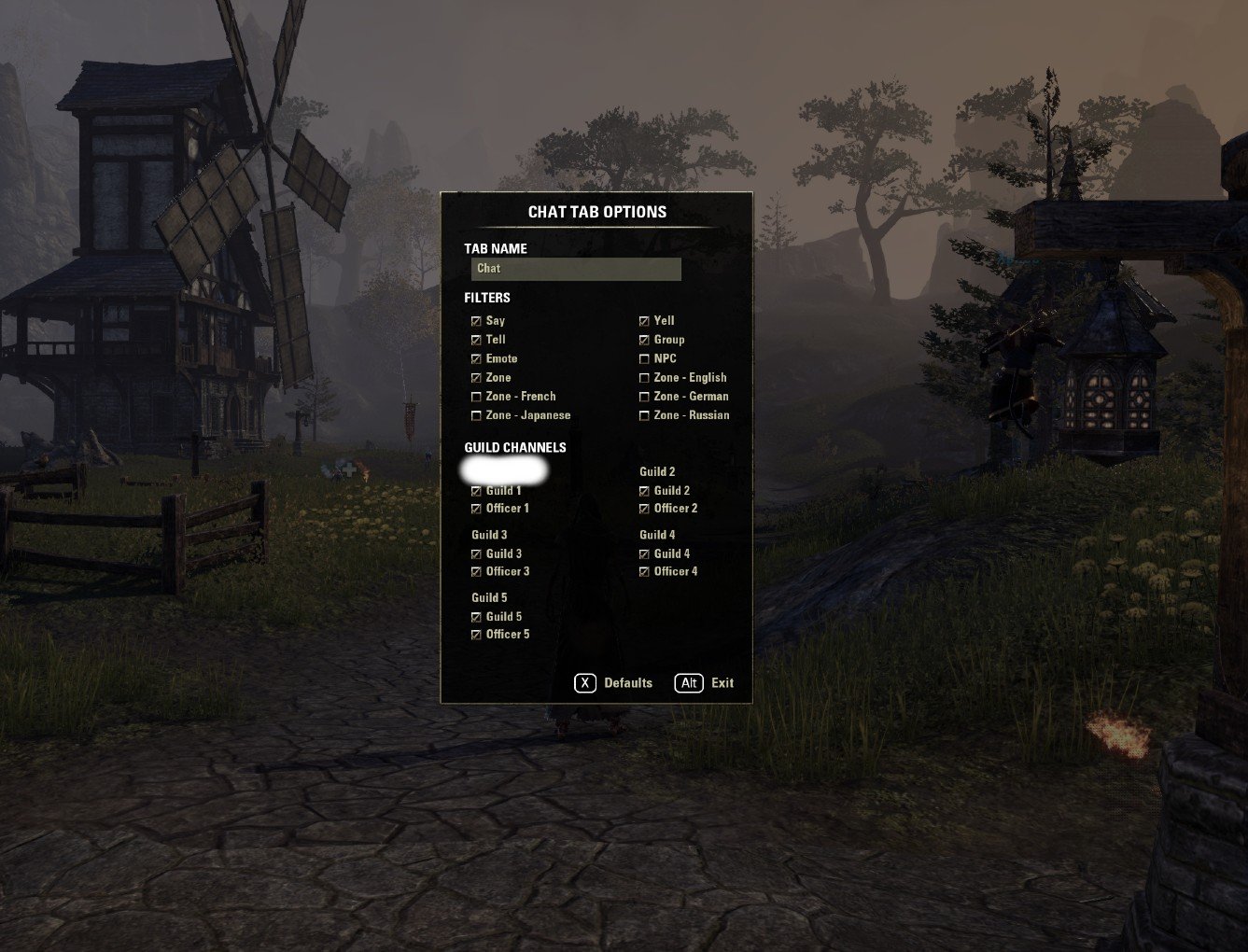
Task: Reset chat tab options to Defaults
Action: [613, 683]
